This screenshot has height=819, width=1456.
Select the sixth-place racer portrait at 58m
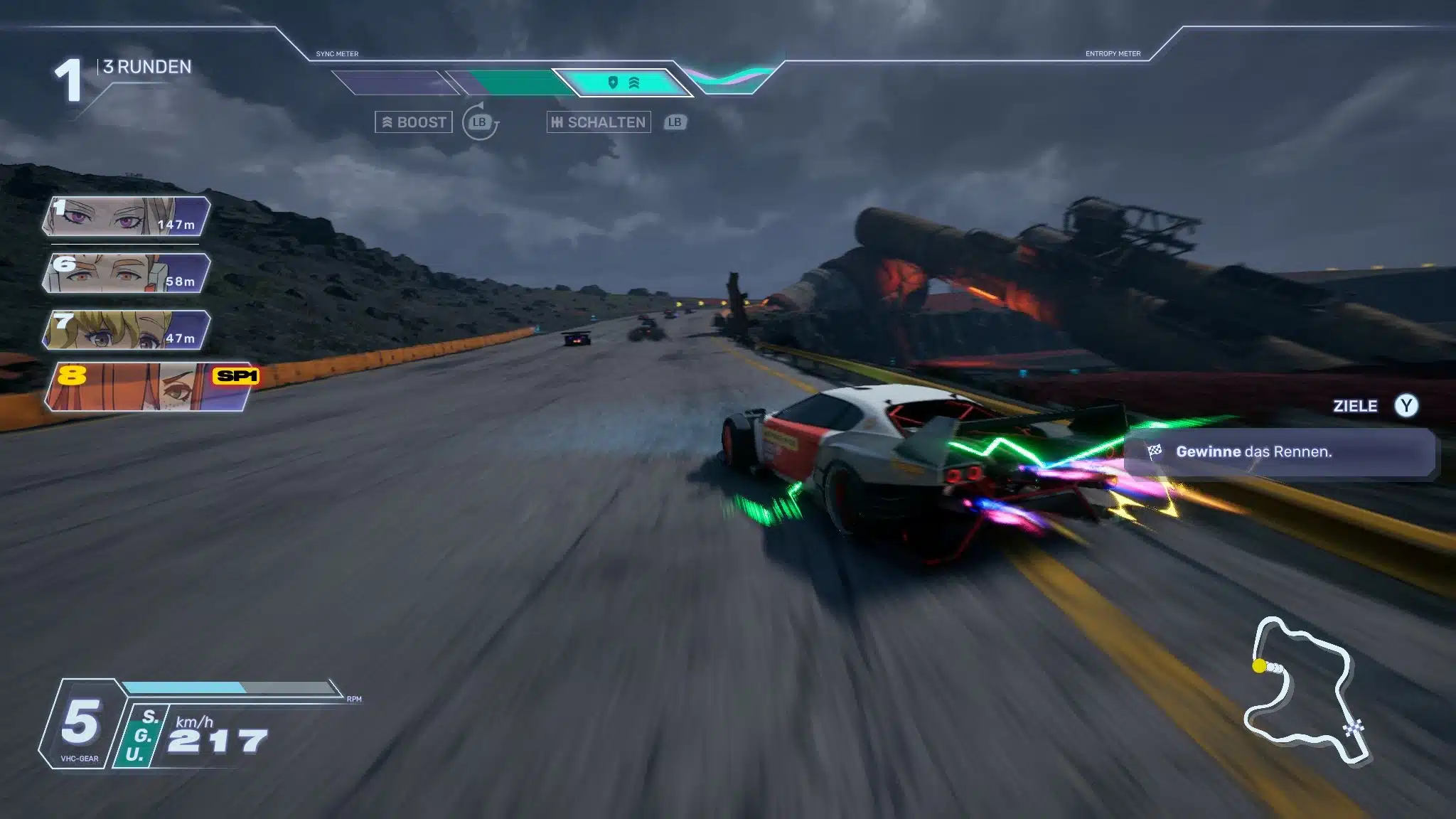tap(127, 273)
